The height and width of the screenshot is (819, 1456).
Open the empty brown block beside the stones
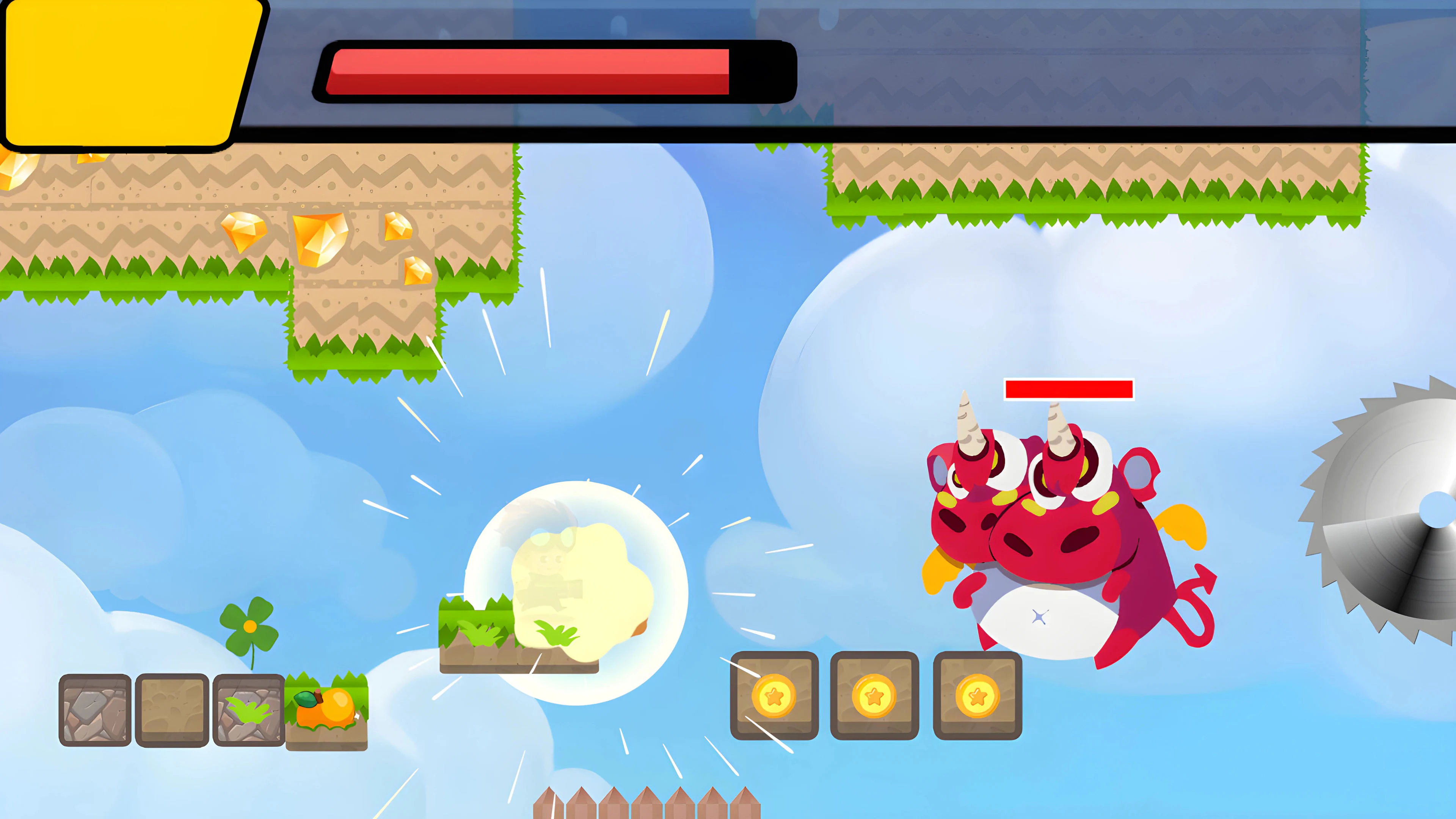(171, 709)
